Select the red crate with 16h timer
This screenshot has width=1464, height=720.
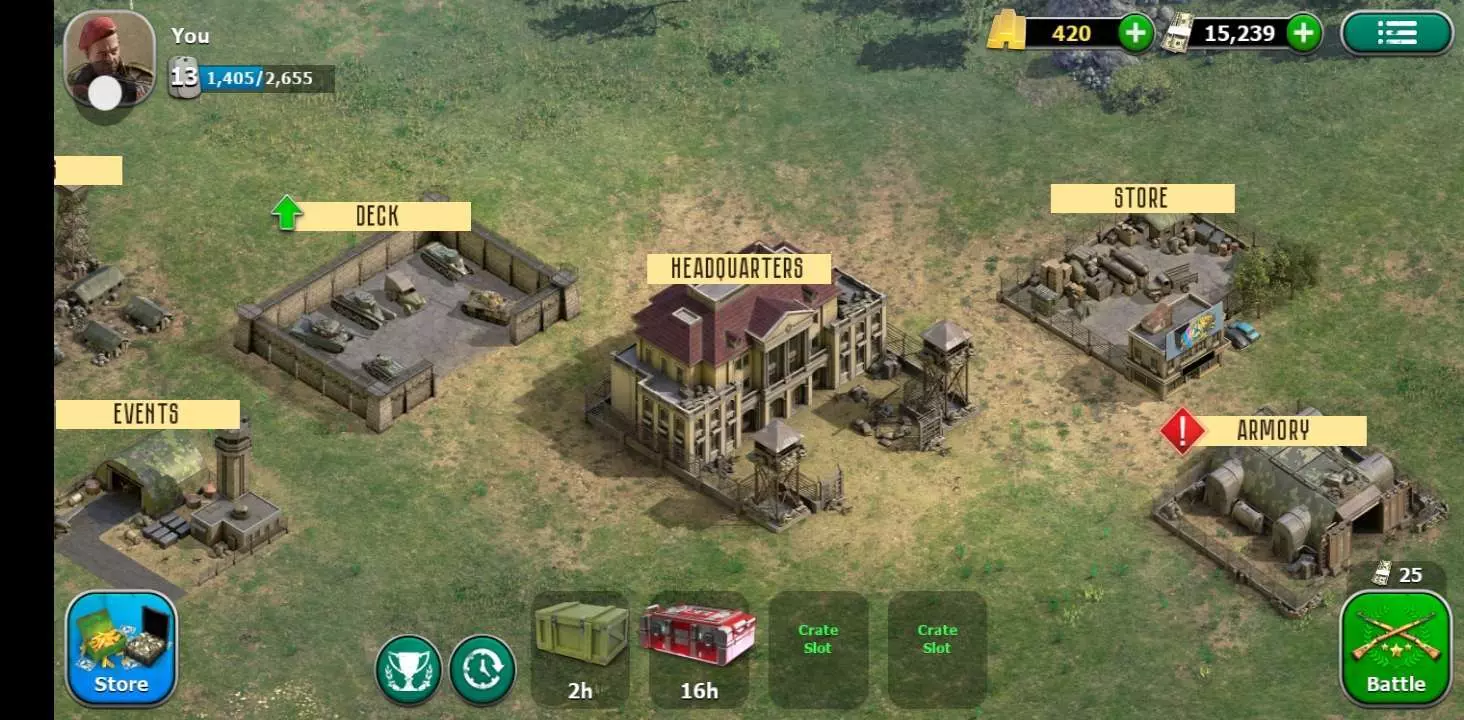tap(698, 645)
